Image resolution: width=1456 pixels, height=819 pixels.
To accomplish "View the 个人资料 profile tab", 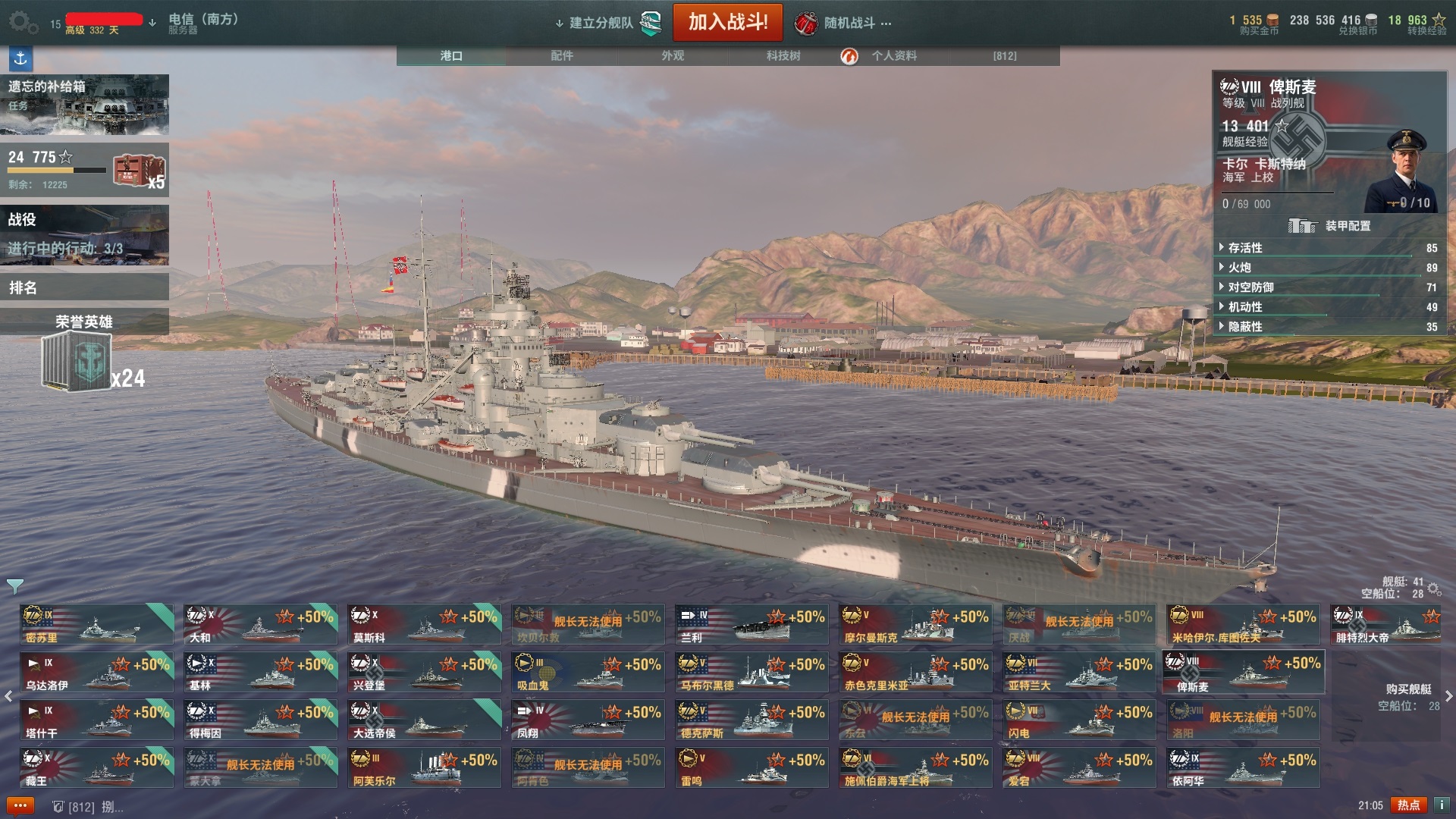I will [893, 55].
